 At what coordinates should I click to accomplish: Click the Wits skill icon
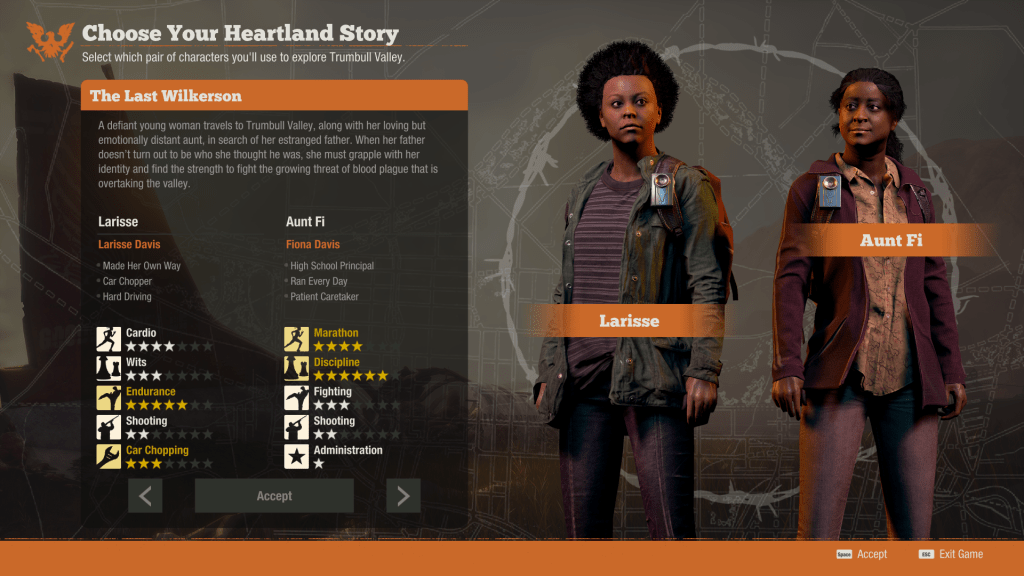(109, 368)
